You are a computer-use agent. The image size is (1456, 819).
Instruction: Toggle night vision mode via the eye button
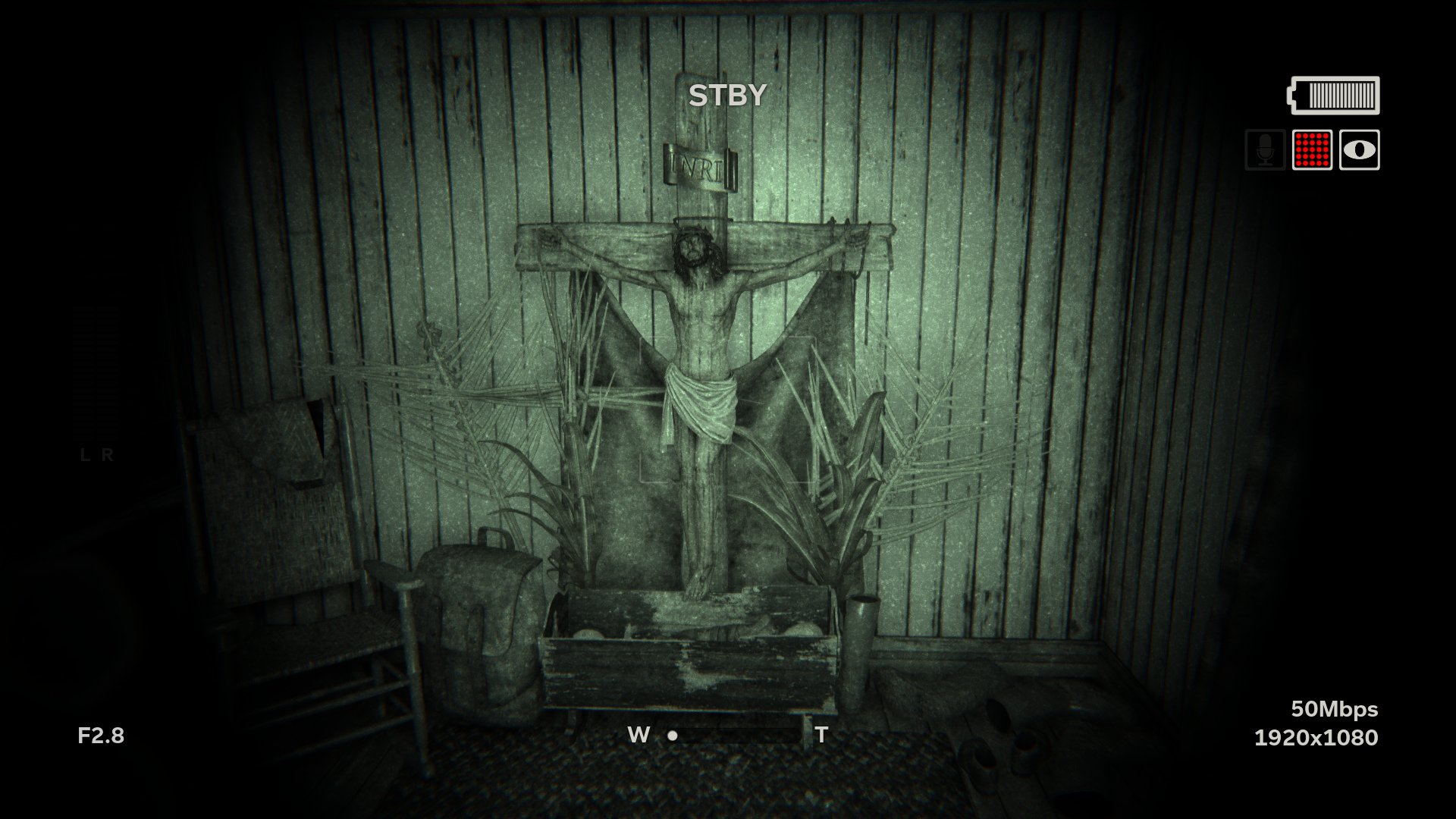tap(1360, 151)
